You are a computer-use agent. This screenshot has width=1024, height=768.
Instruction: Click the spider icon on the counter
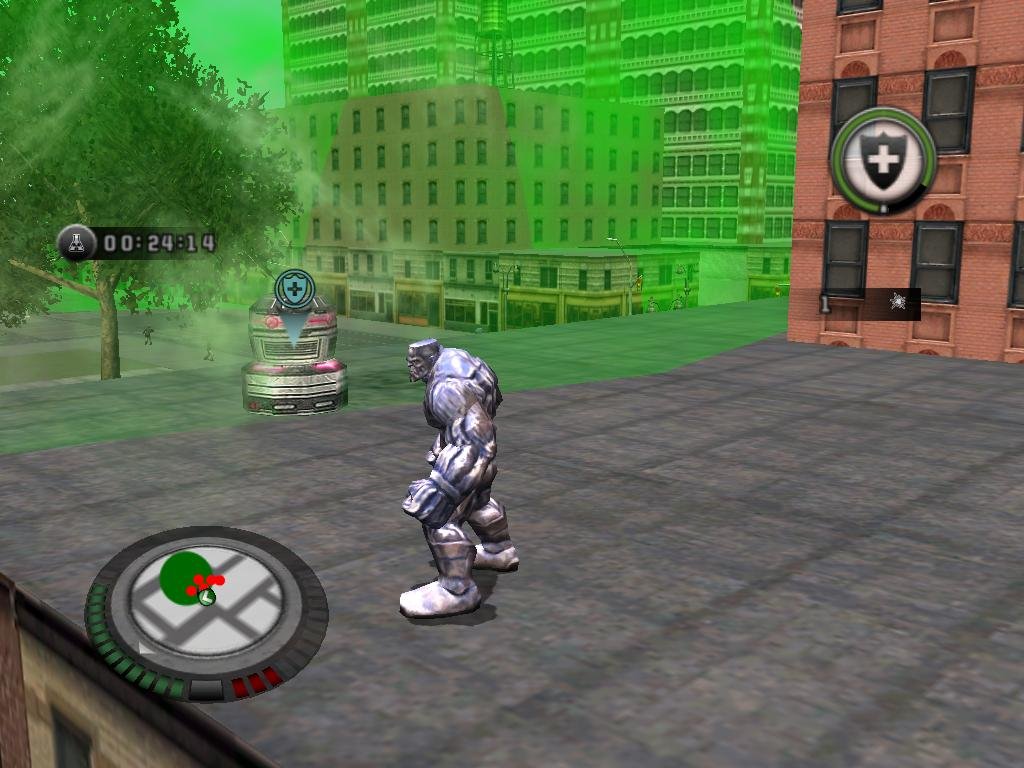coord(897,302)
